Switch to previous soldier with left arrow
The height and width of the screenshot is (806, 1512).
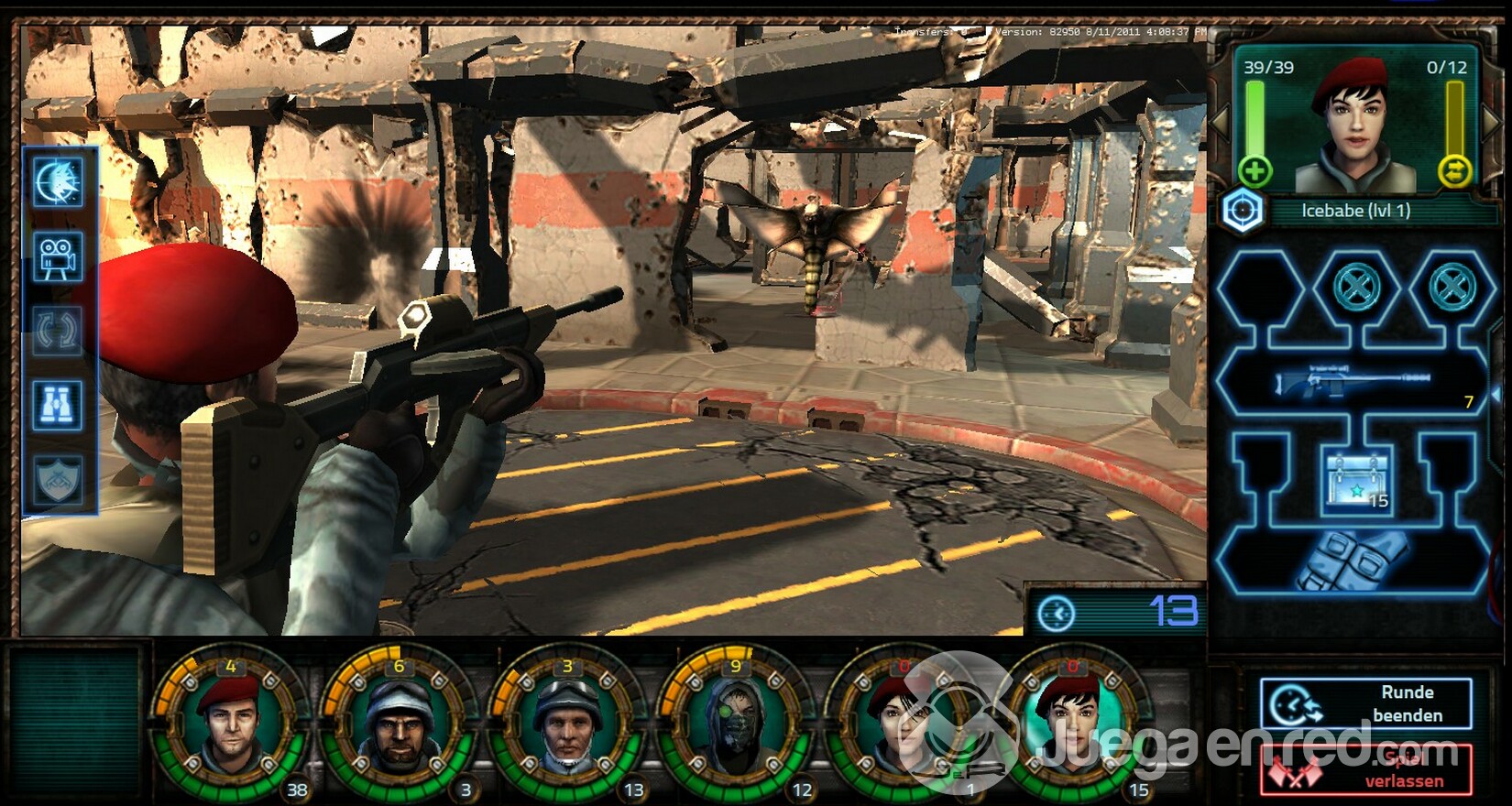pos(1220,122)
